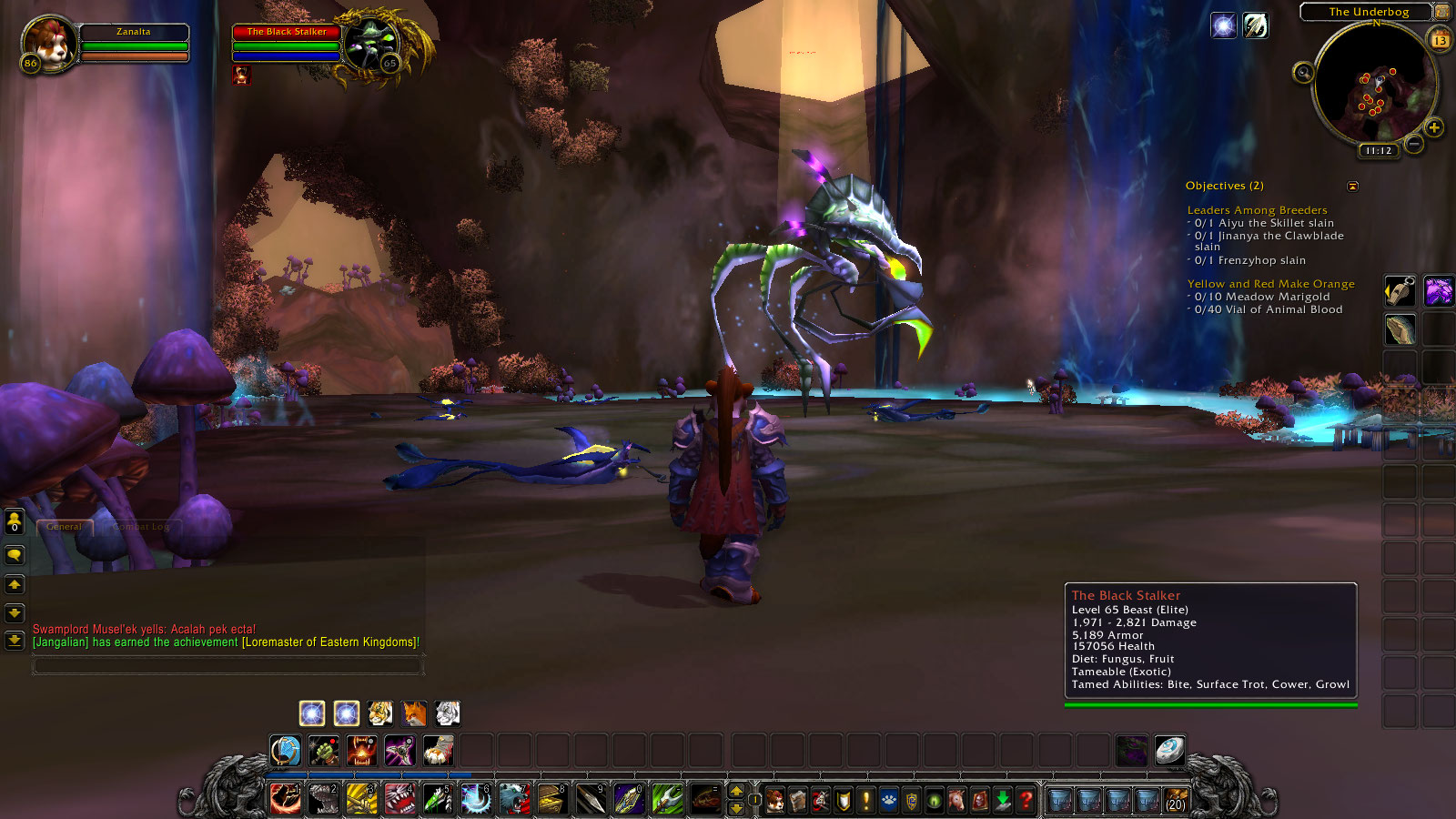Zoom in on the minimap
Screen dimensions: 1456x819
pos(1434,127)
